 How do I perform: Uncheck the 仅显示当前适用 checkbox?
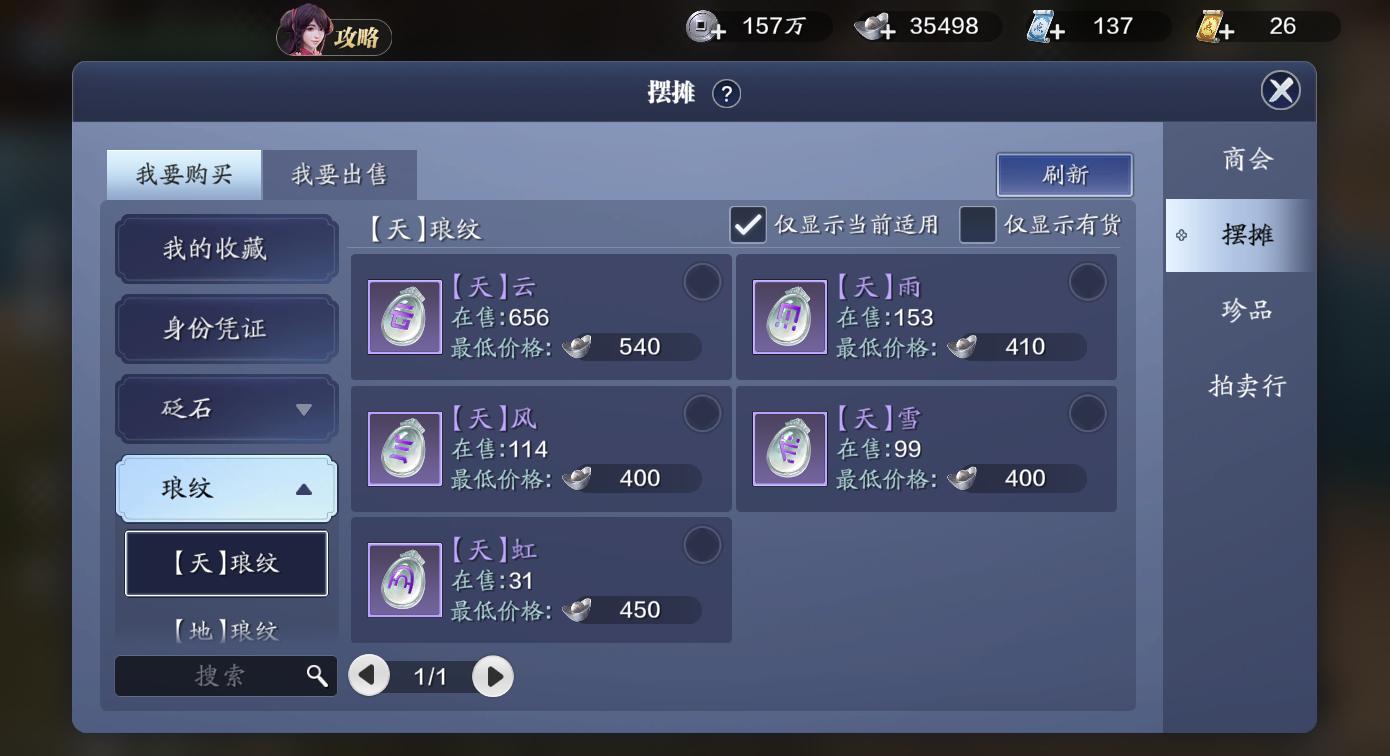(746, 225)
